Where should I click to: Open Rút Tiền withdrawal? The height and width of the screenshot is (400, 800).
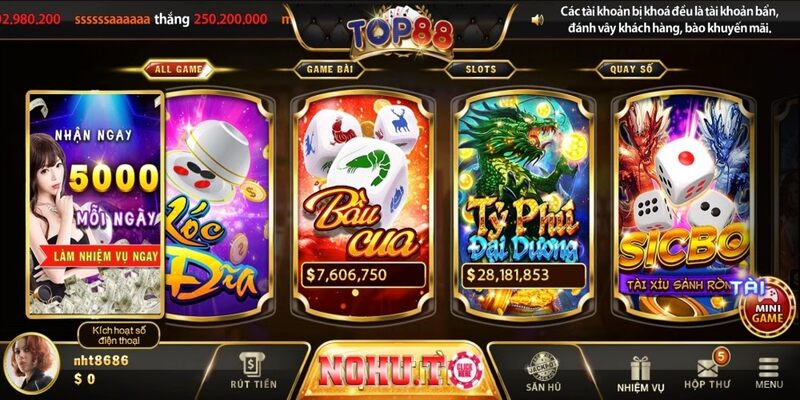pyautogui.click(x=251, y=372)
